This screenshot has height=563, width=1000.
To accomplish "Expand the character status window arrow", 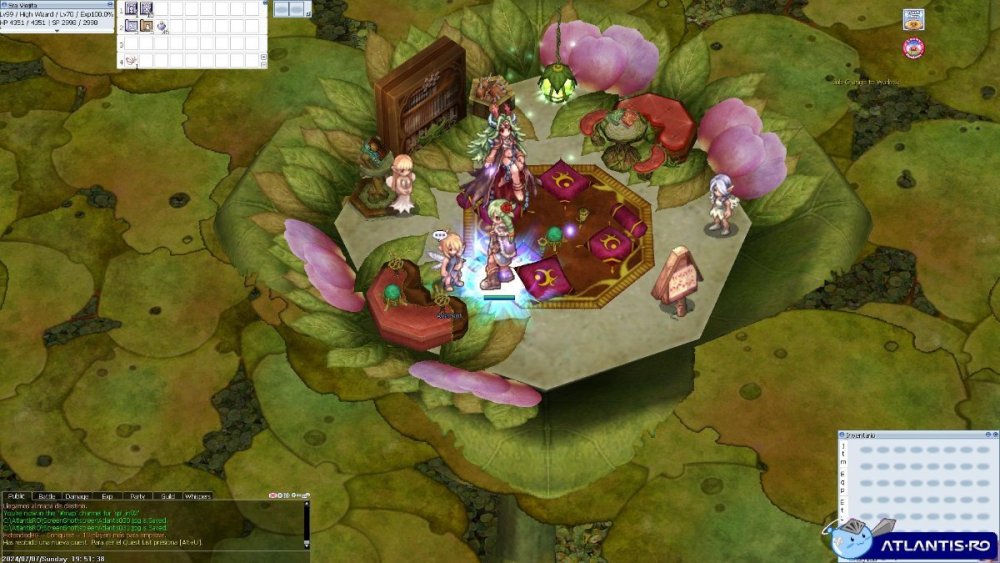I will click(x=56, y=30).
